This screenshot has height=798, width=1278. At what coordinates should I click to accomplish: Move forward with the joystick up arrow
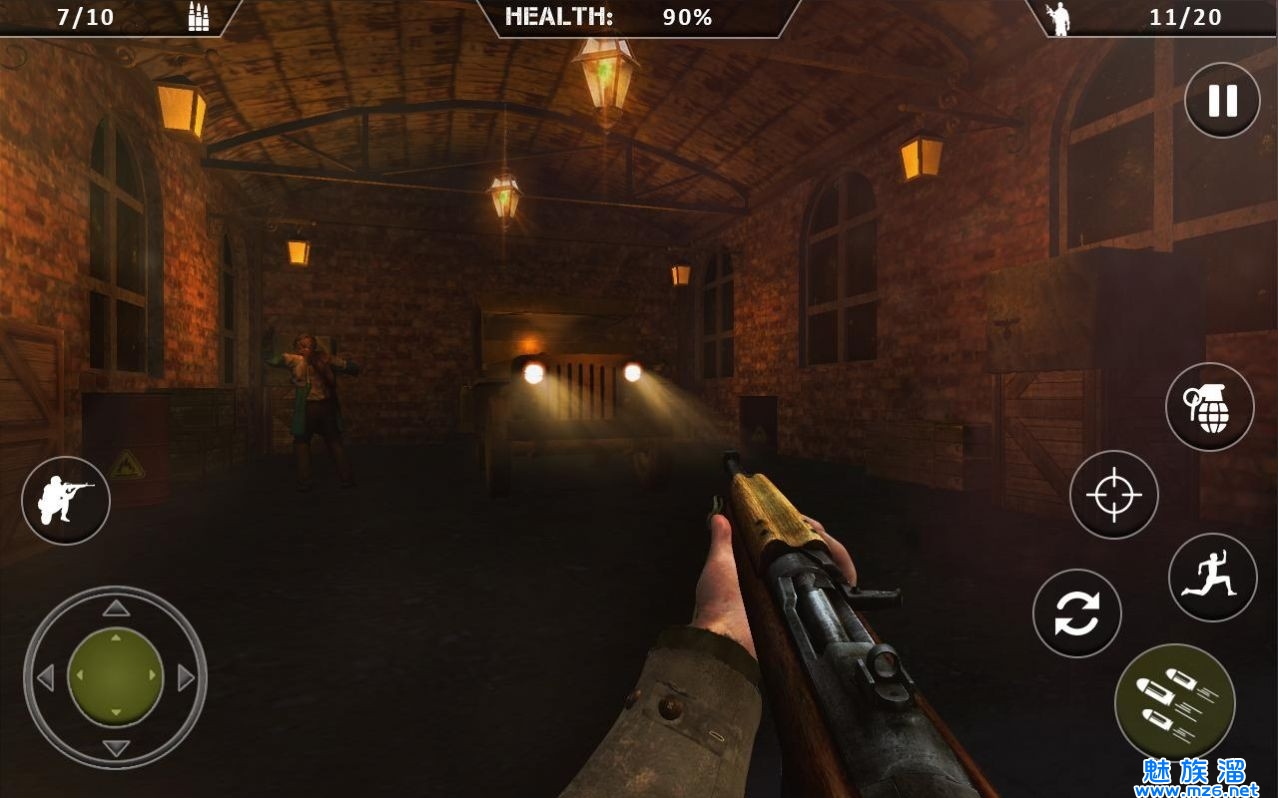pyautogui.click(x=116, y=608)
